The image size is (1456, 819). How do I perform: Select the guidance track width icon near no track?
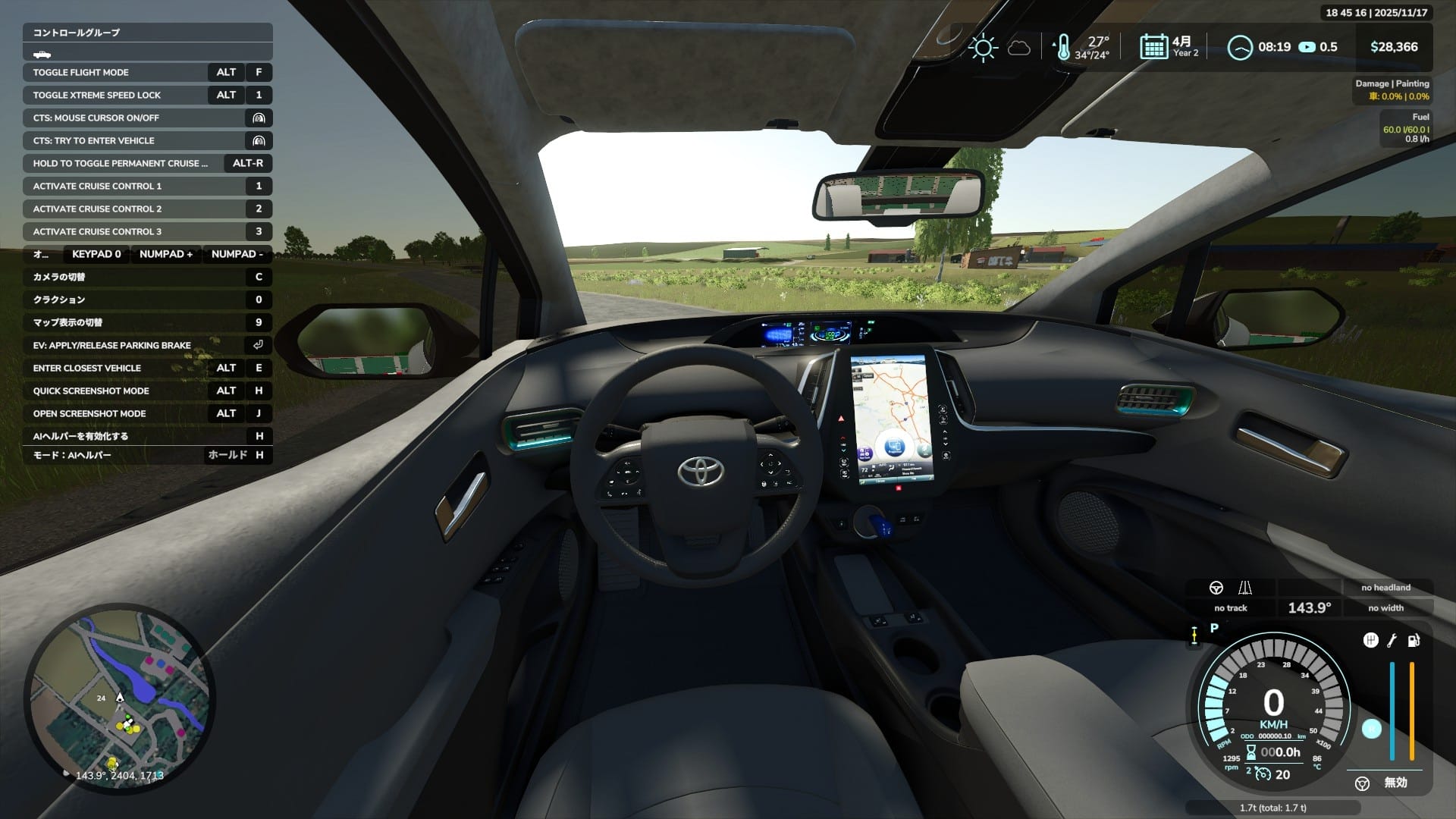coord(1244,588)
